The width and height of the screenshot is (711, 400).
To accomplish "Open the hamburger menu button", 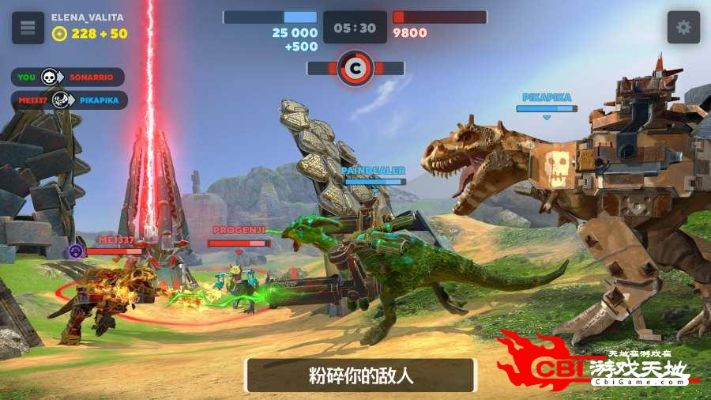I will [x=28, y=27].
